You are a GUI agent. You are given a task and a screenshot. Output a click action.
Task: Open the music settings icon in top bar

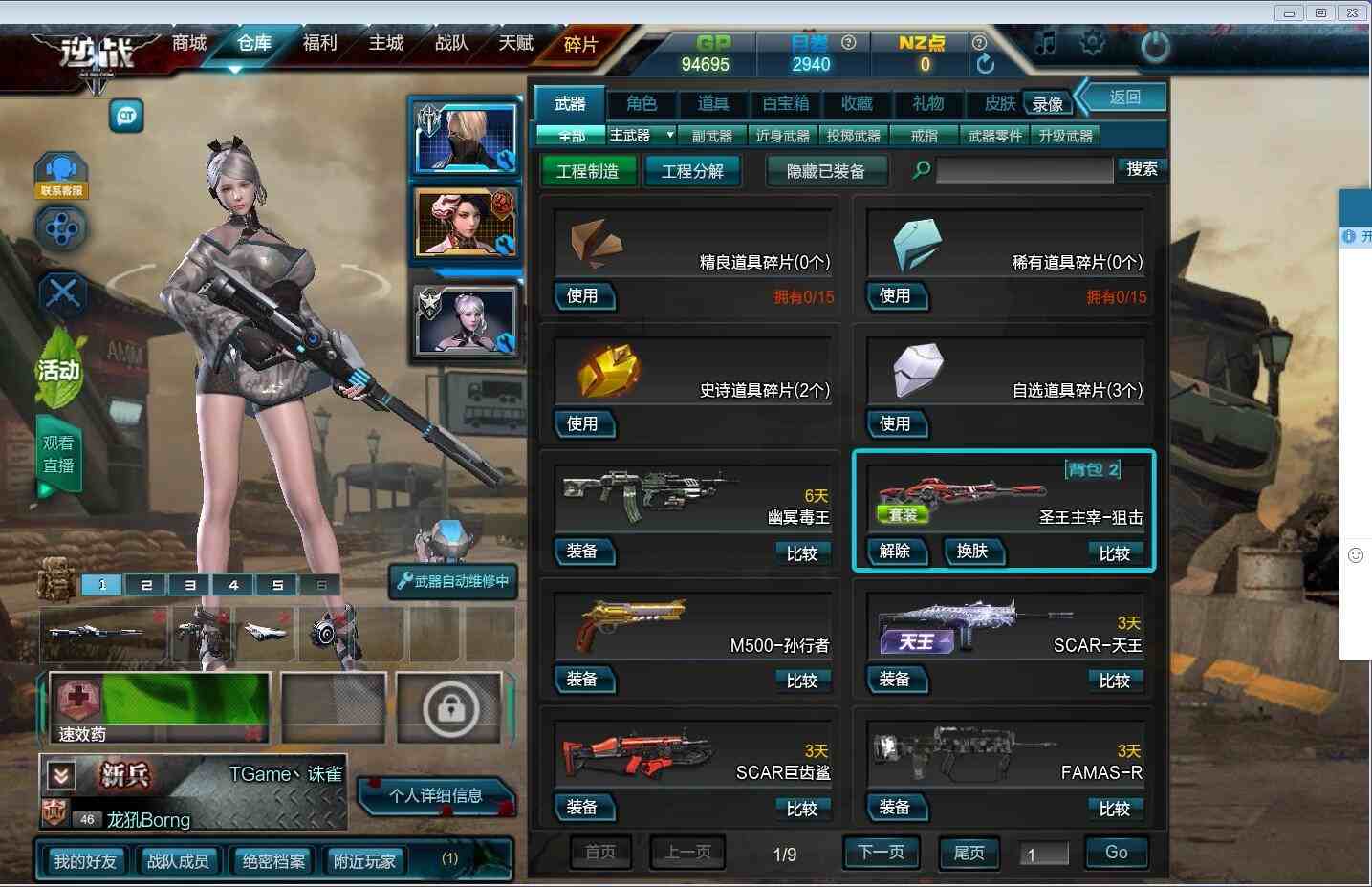point(1044,43)
